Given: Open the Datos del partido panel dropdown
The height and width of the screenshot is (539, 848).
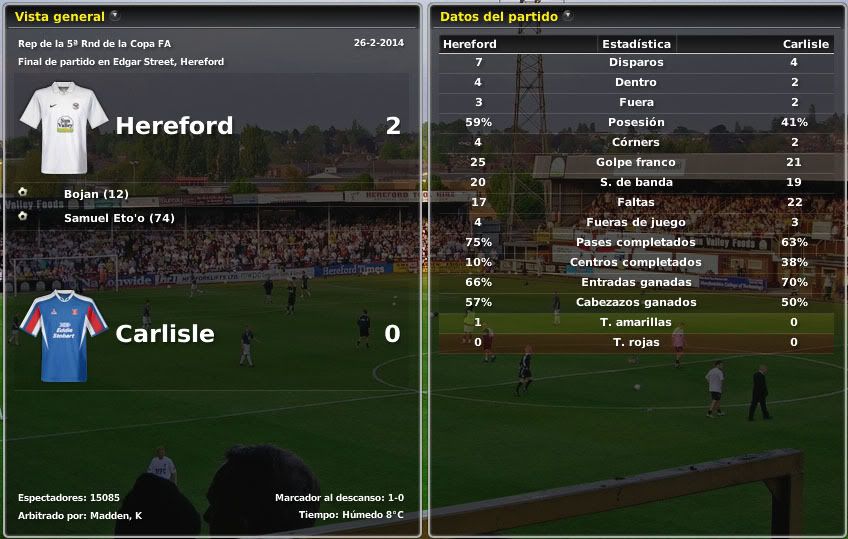Looking at the screenshot, I should click(x=568, y=16).
